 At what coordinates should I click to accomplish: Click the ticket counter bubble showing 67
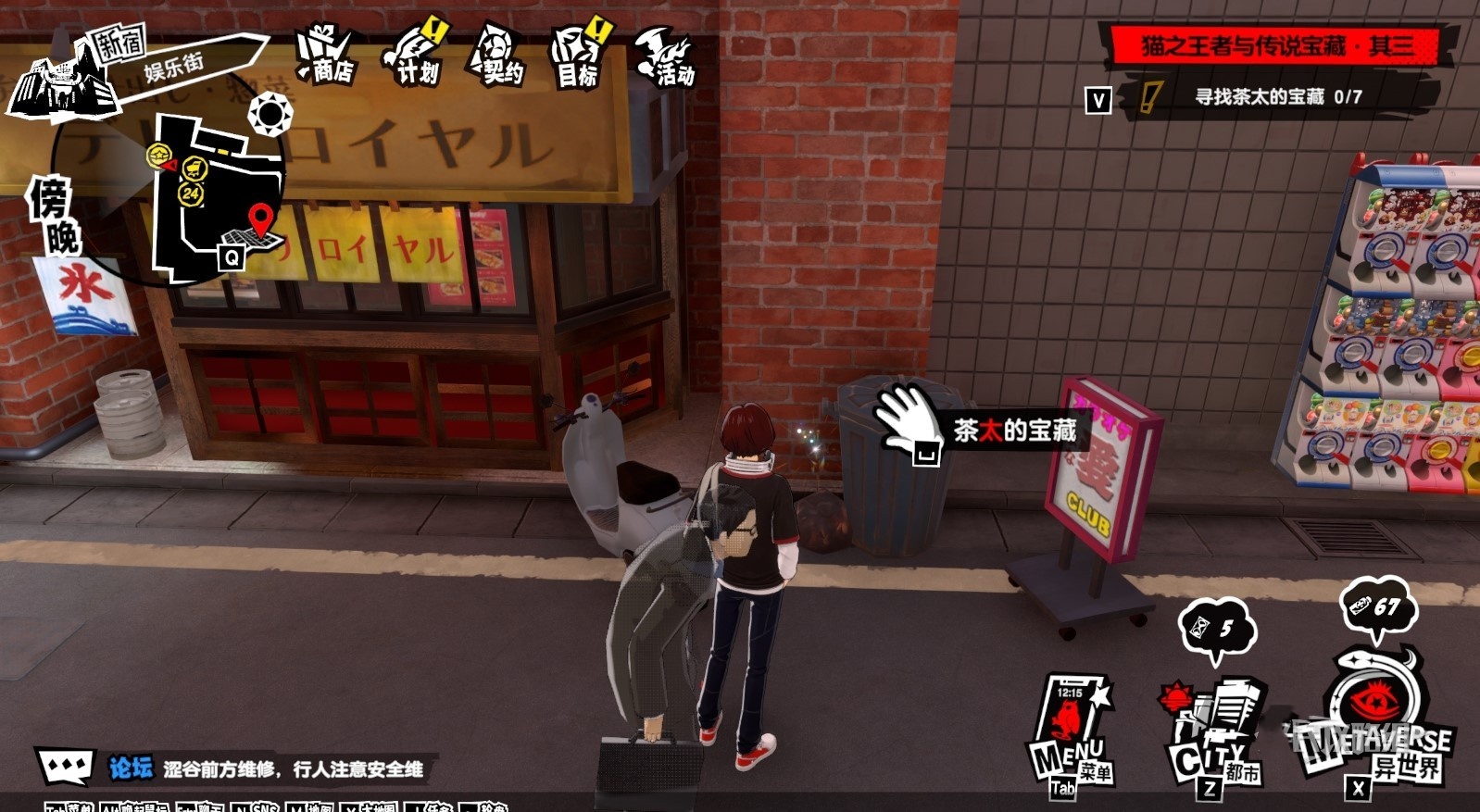click(x=1376, y=606)
